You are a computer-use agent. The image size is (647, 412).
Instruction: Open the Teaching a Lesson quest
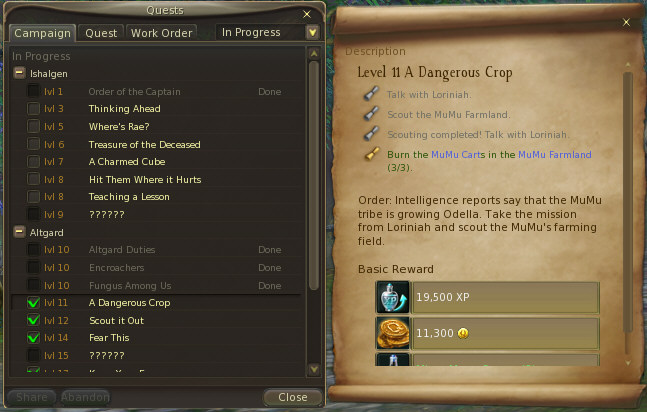click(128, 197)
